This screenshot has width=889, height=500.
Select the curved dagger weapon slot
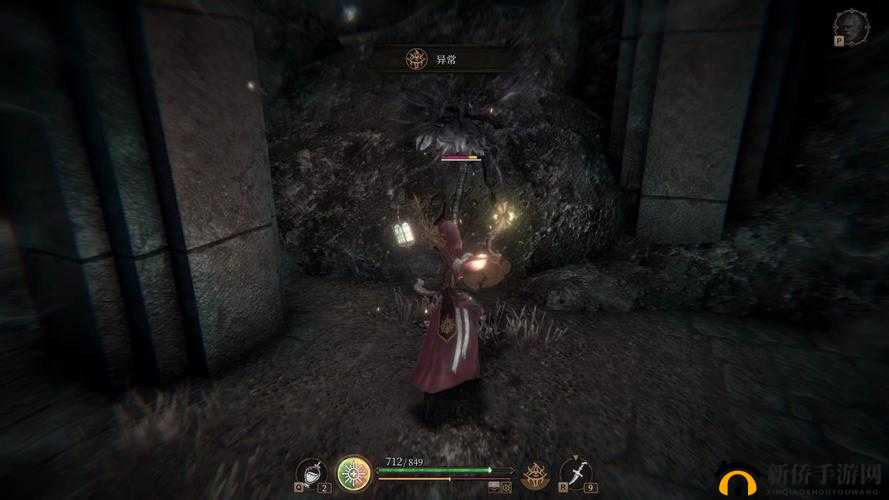coord(575,472)
